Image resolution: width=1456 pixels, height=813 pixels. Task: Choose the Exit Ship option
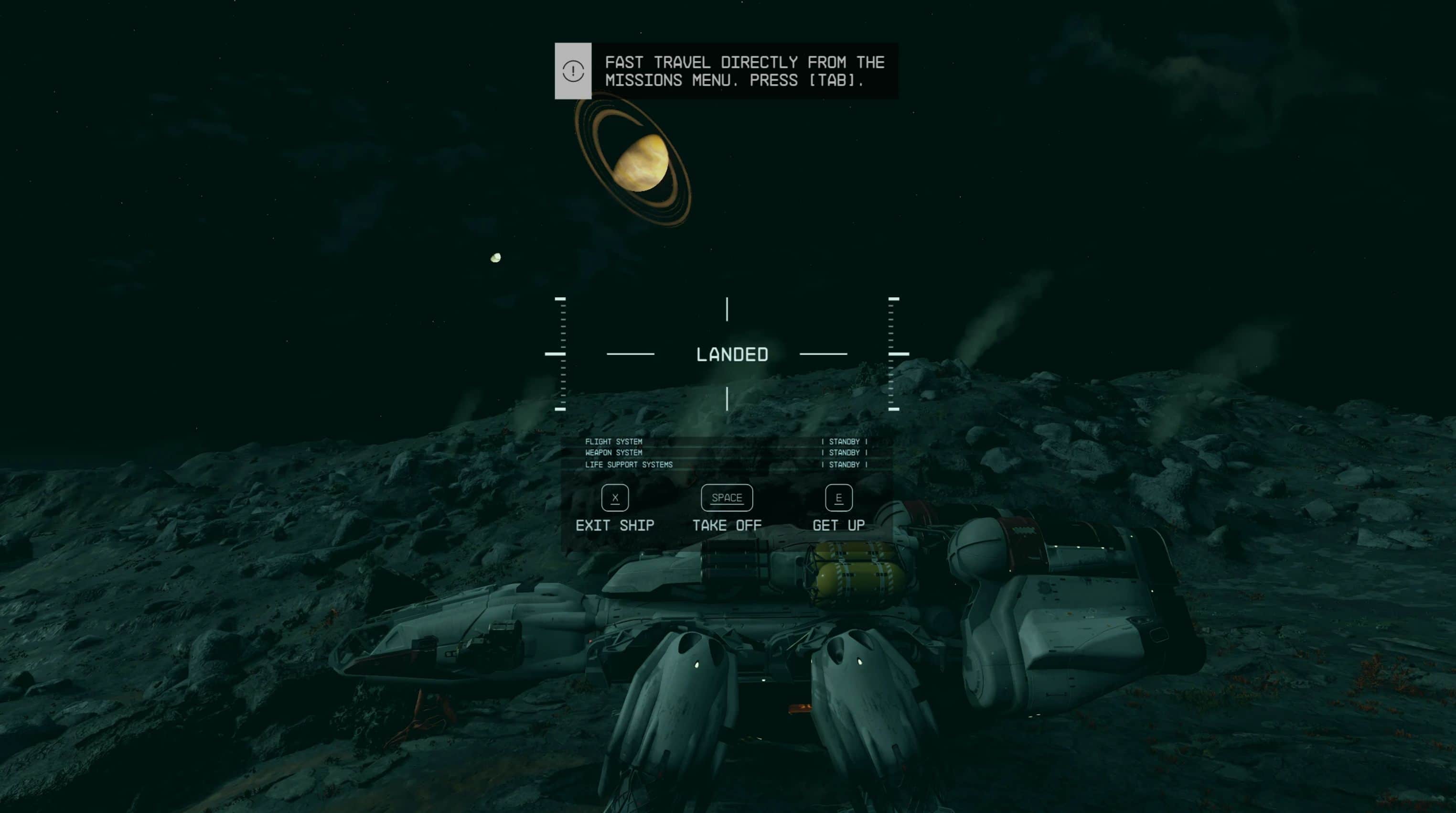point(615,509)
